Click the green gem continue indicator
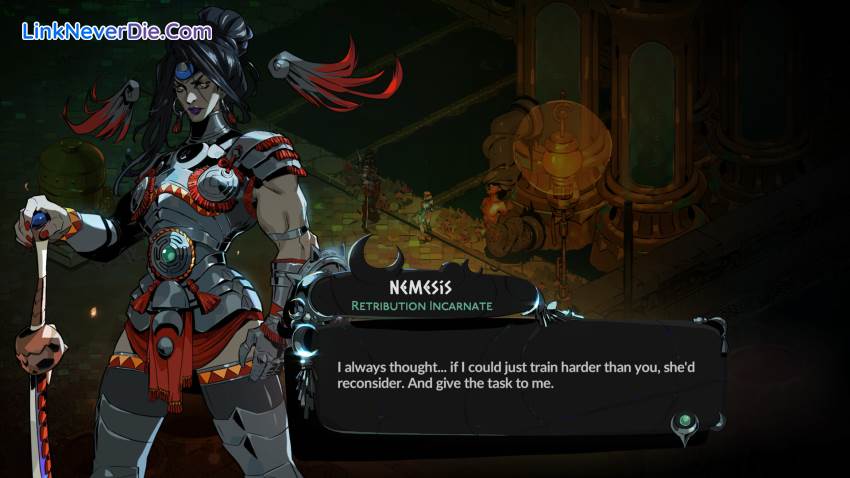This screenshot has width=850, height=478. (685, 423)
